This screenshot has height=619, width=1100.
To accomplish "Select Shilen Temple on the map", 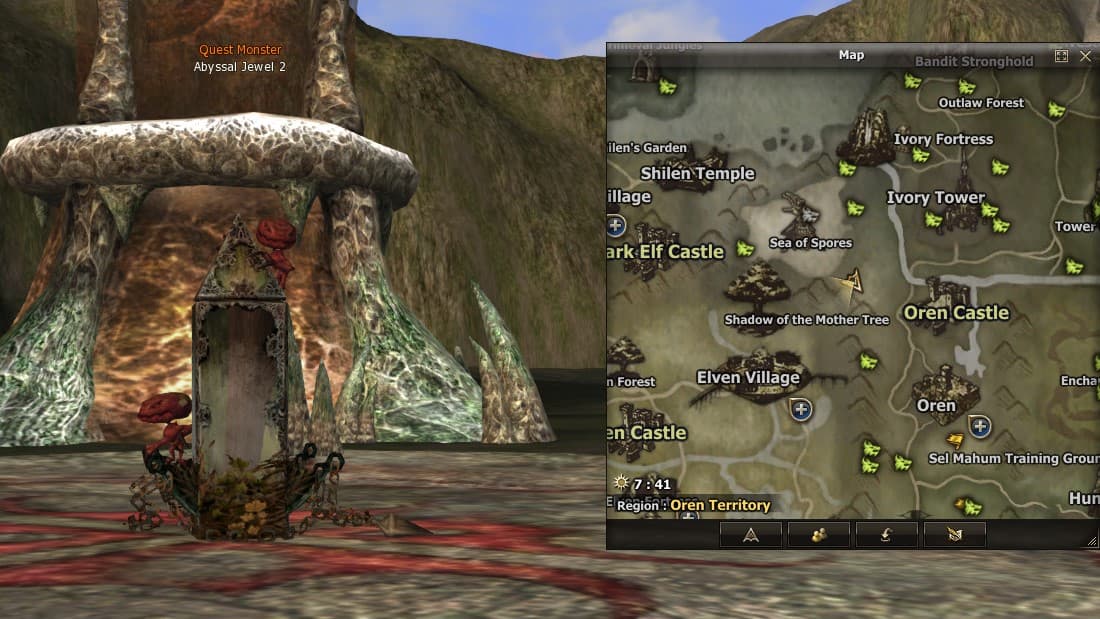I will pos(697,173).
